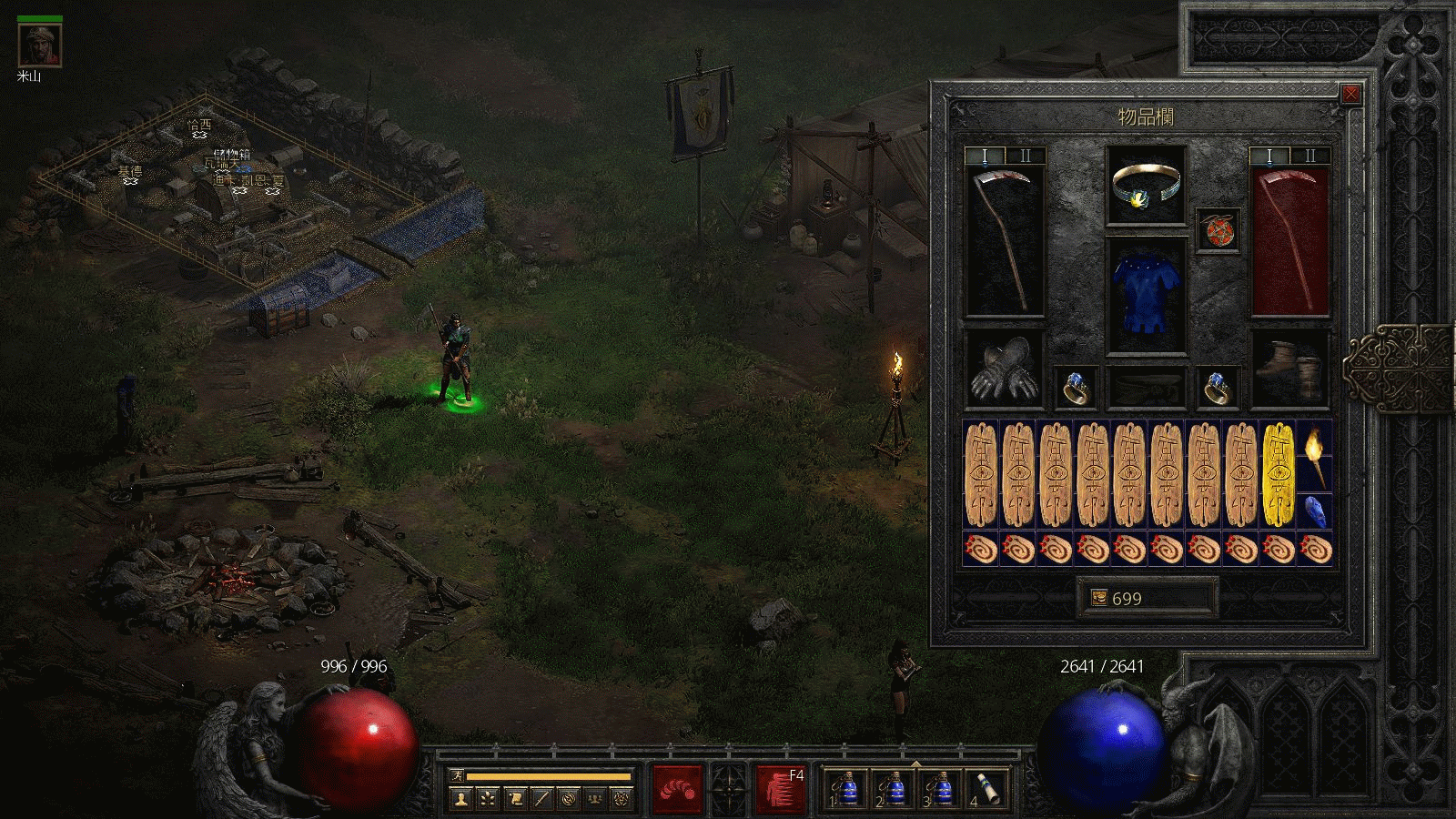This screenshot has width=1456, height=819.
Task: Open the quest log scroll icon
Action: pos(515,798)
